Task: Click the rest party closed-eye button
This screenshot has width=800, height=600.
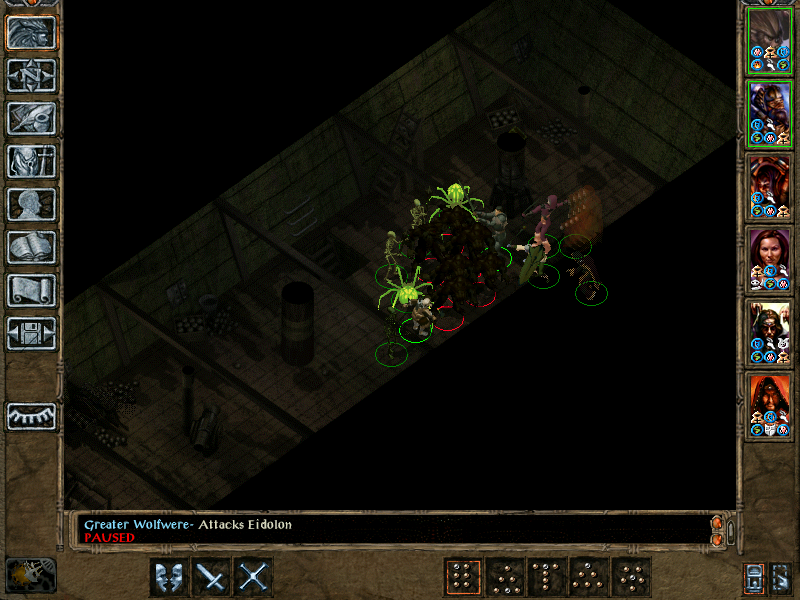Action: tap(31, 415)
